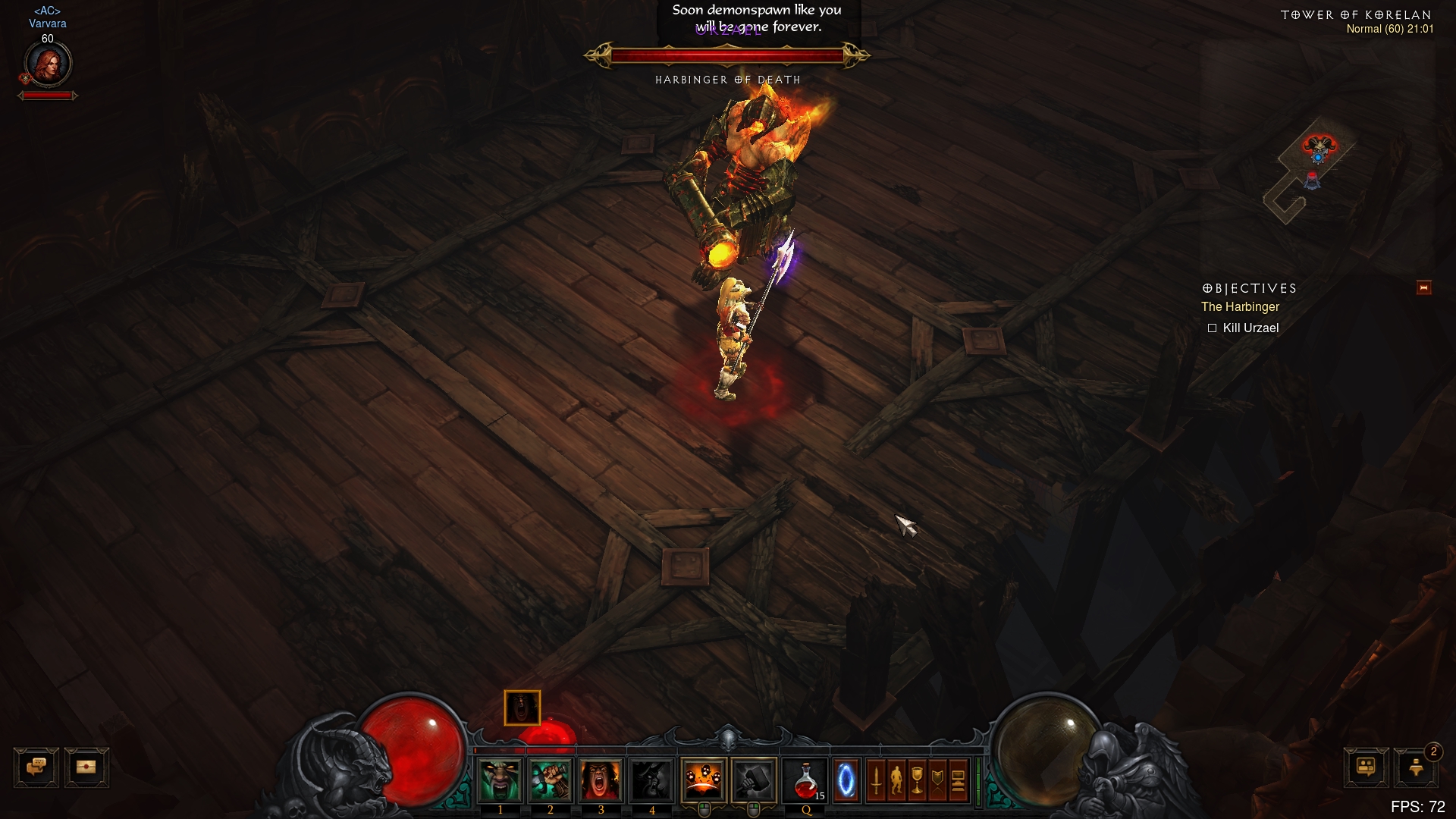Viewport: 1456px width, 819px height.
Task: Open the blue town portal
Action: coord(846,780)
